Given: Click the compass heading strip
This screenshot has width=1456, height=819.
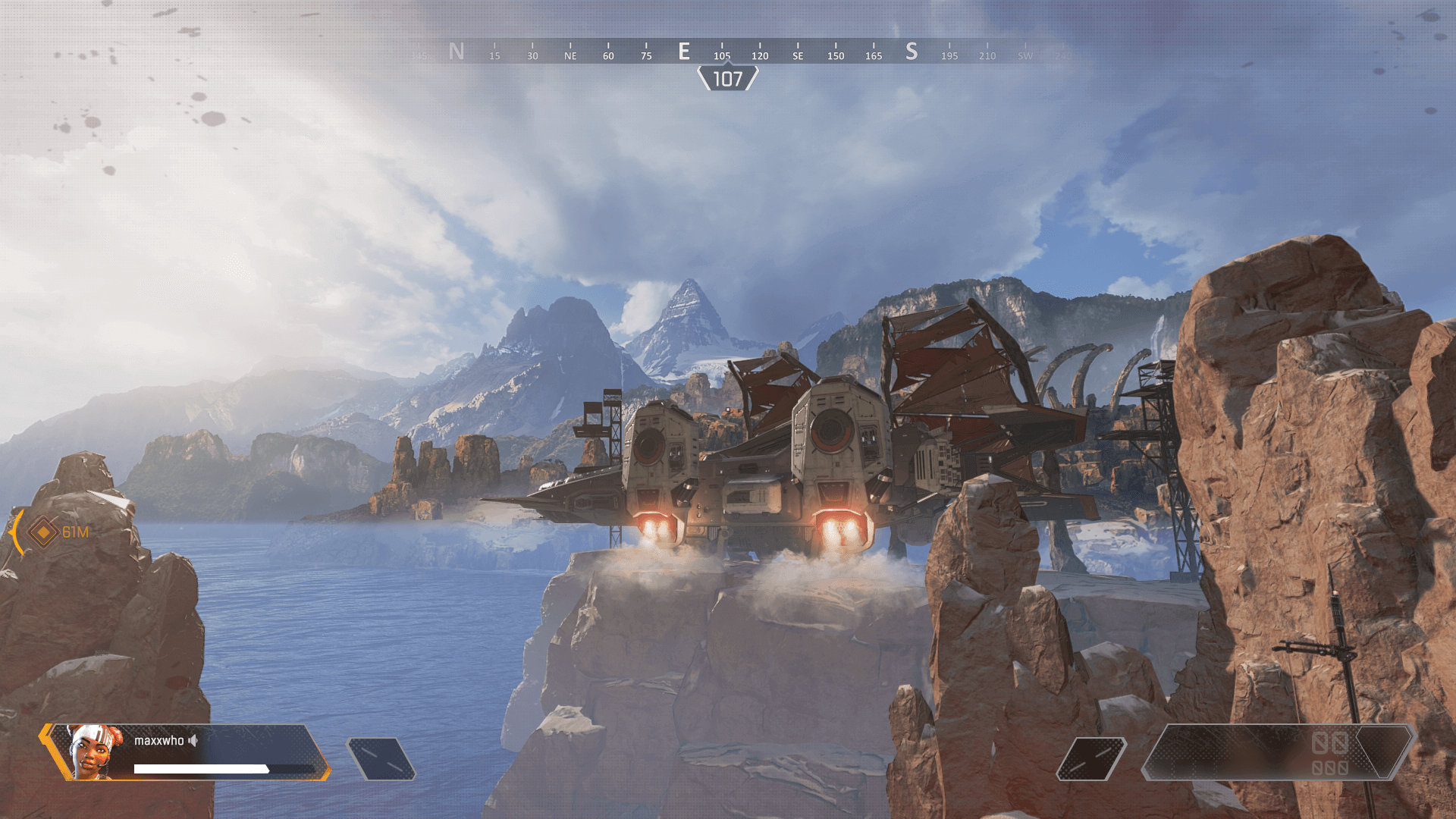Looking at the screenshot, I should tap(728, 52).
